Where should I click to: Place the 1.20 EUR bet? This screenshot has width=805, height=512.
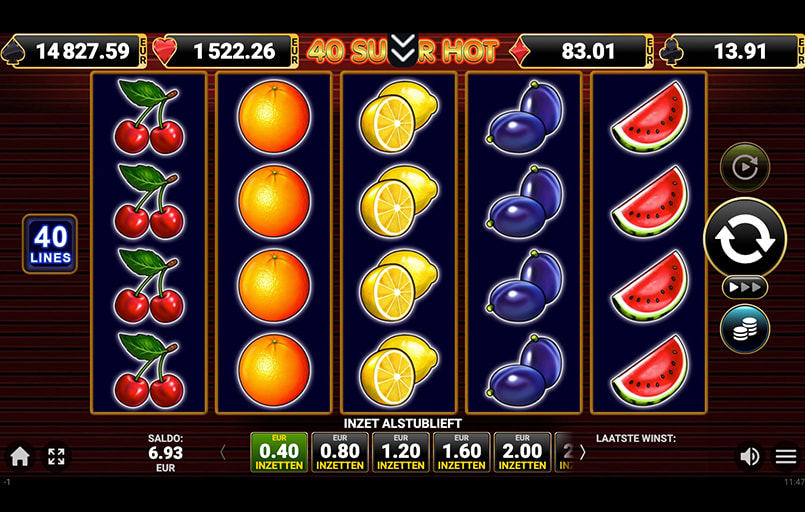pos(401,452)
